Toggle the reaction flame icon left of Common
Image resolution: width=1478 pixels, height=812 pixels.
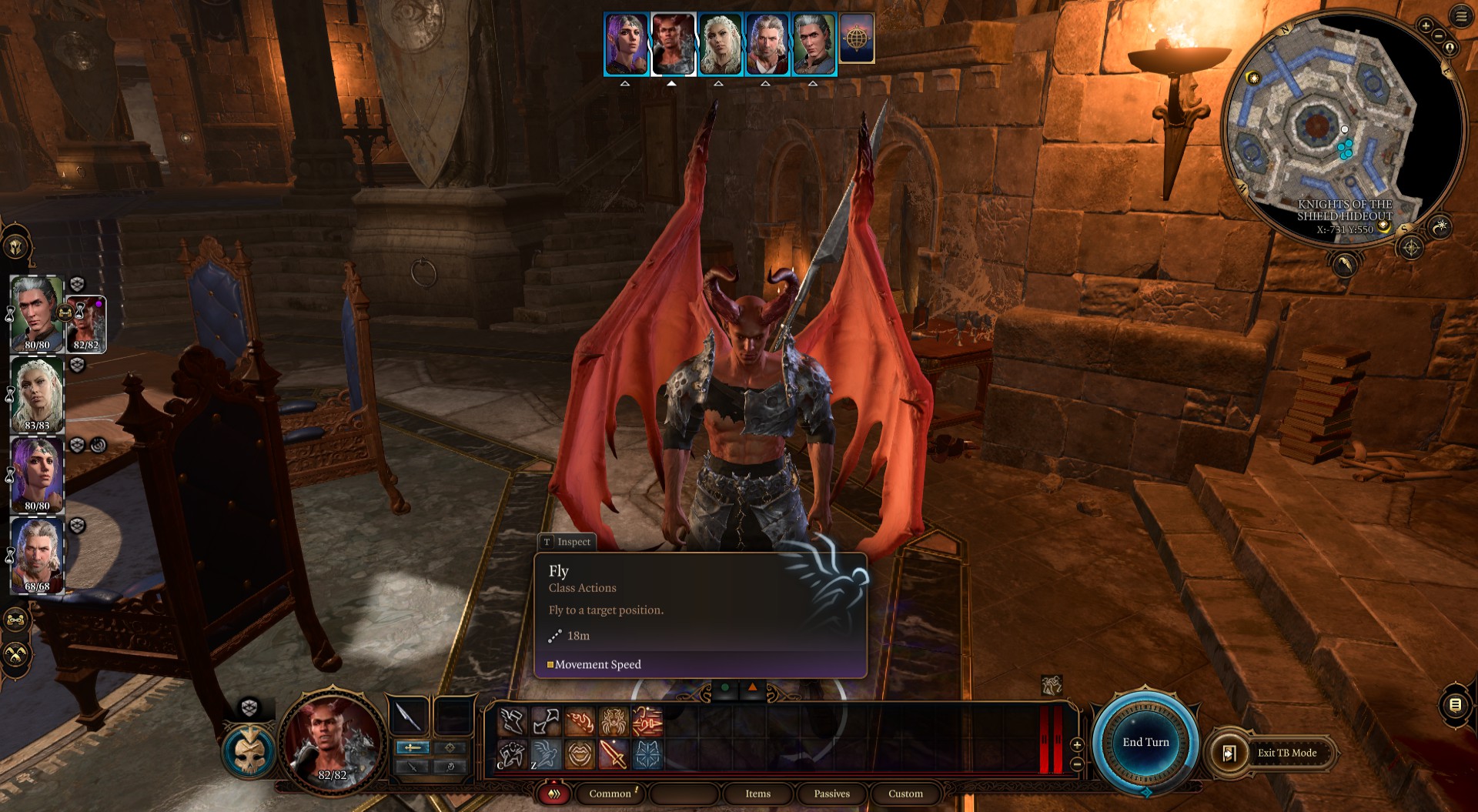(555, 794)
